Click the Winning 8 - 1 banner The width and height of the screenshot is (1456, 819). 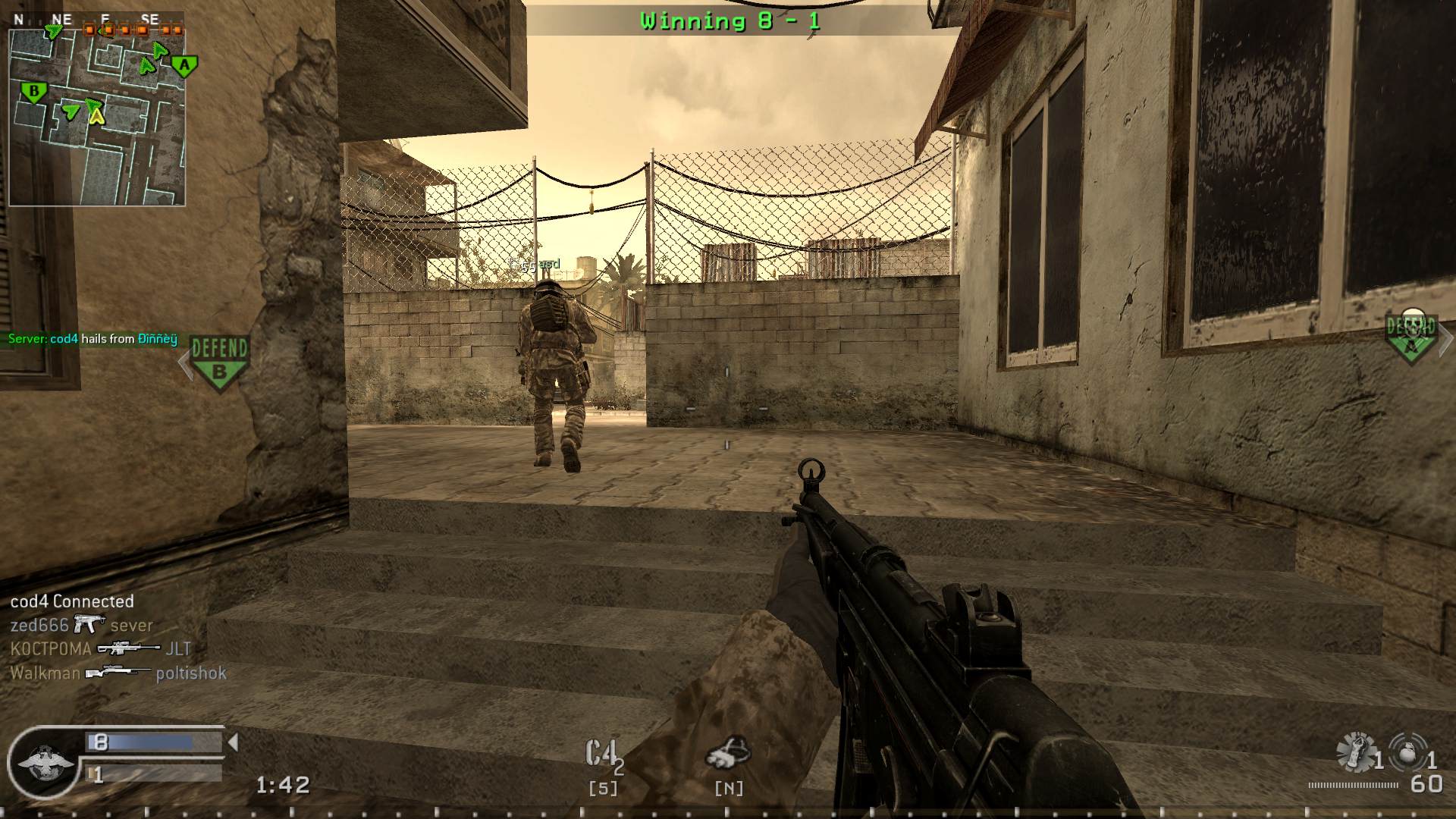point(730,20)
